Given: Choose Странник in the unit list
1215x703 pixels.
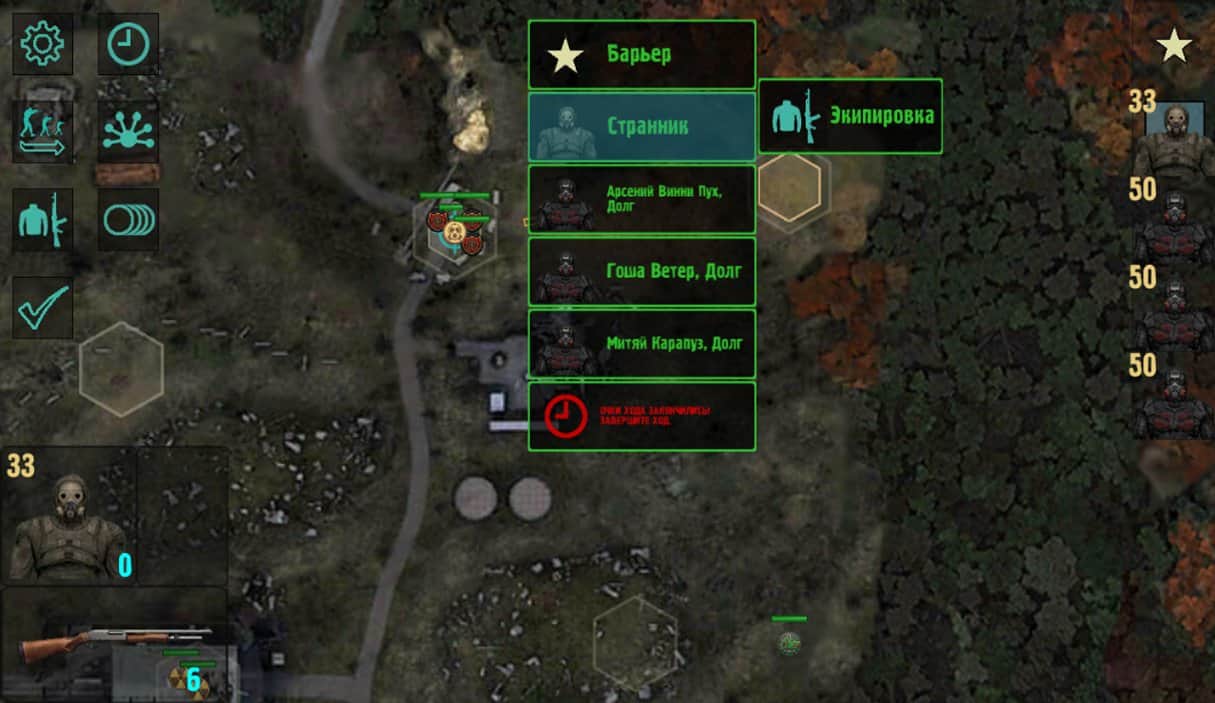Looking at the screenshot, I should tap(641, 127).
